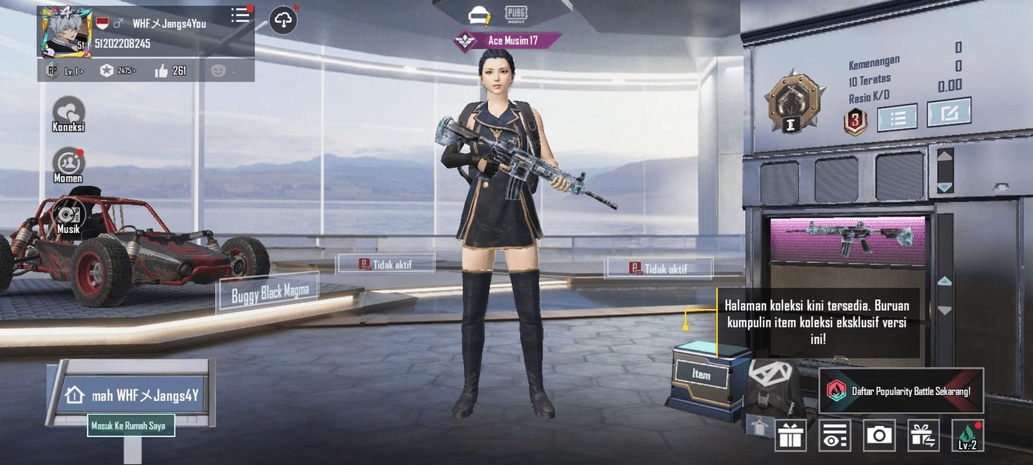Screen dimensions: 1033x465
Task: Open Daftar Popularity Battle Sekarang banner
Action: [900, 391]
